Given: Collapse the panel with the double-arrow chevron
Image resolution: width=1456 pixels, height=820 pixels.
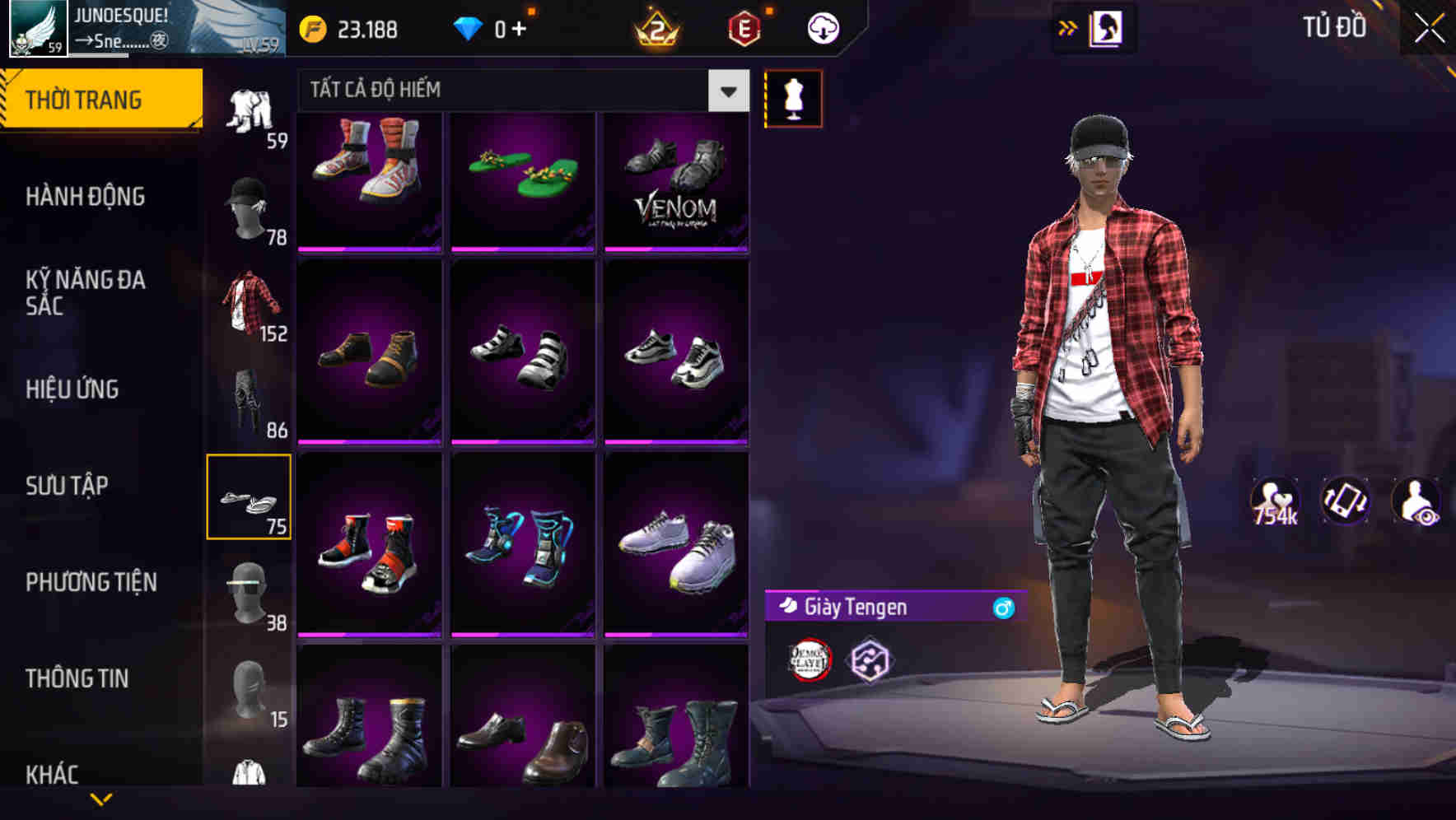Looking at the screenshot, I should click(1067, 26).
